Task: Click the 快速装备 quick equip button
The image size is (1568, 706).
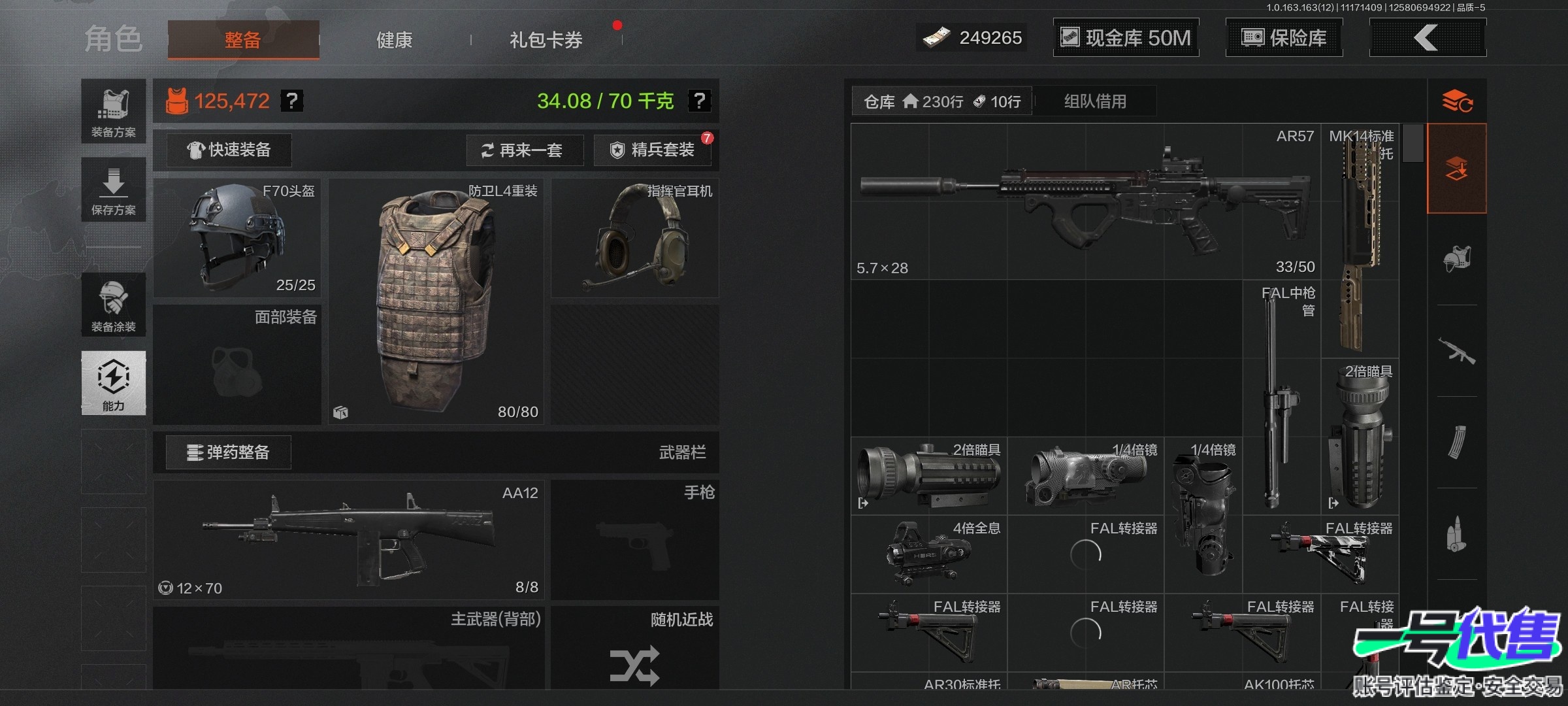Action: 229,150
